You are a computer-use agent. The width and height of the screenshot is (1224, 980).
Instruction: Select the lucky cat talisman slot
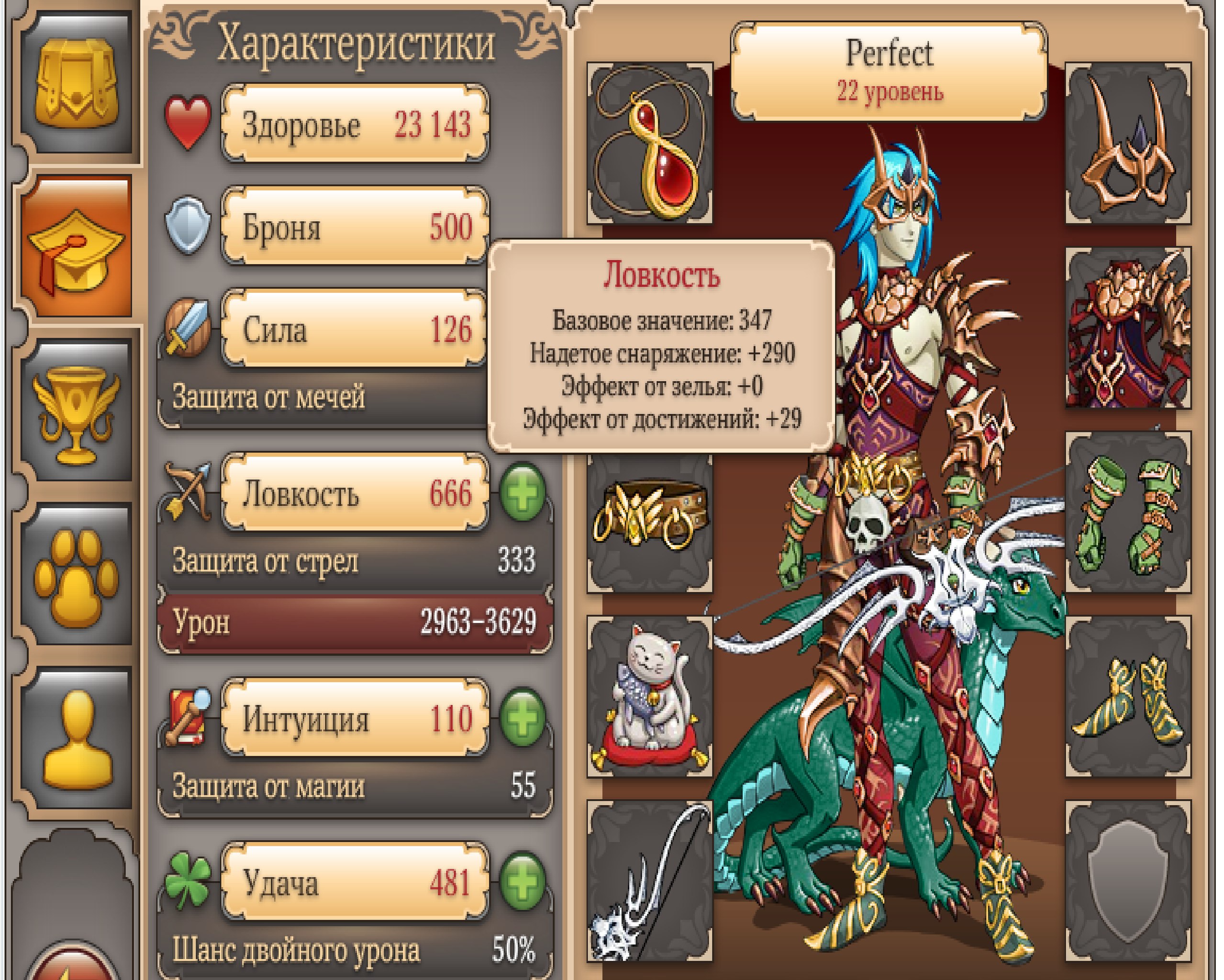point(649,697)
